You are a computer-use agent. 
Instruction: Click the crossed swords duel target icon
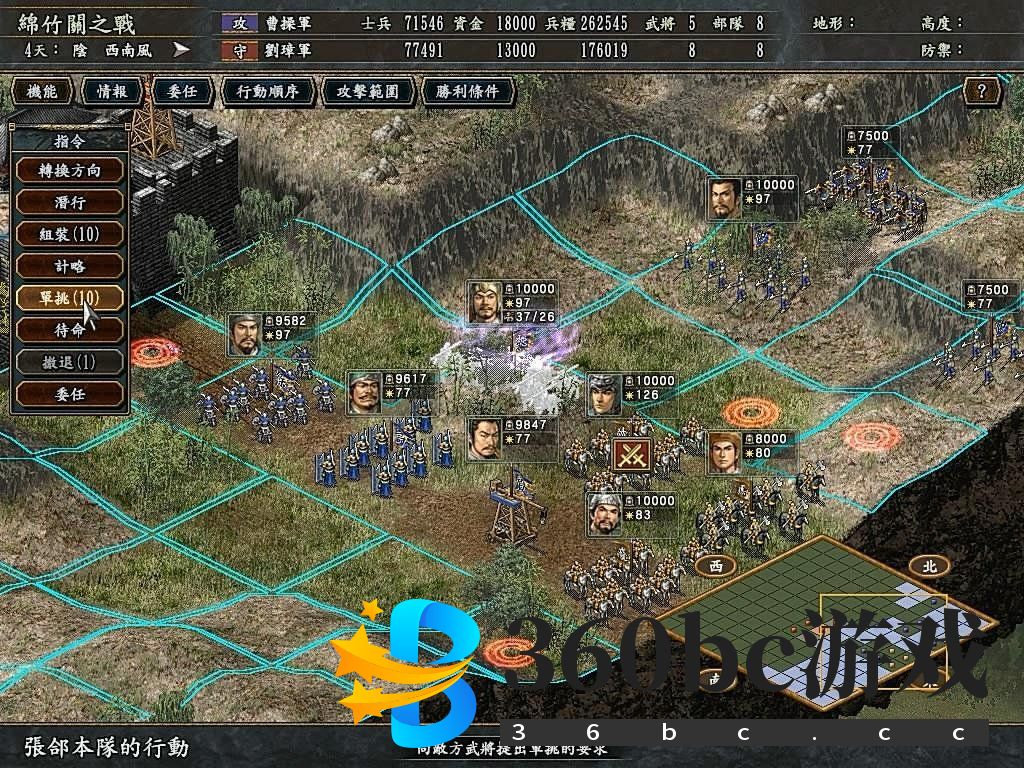[x=632, y=456]
